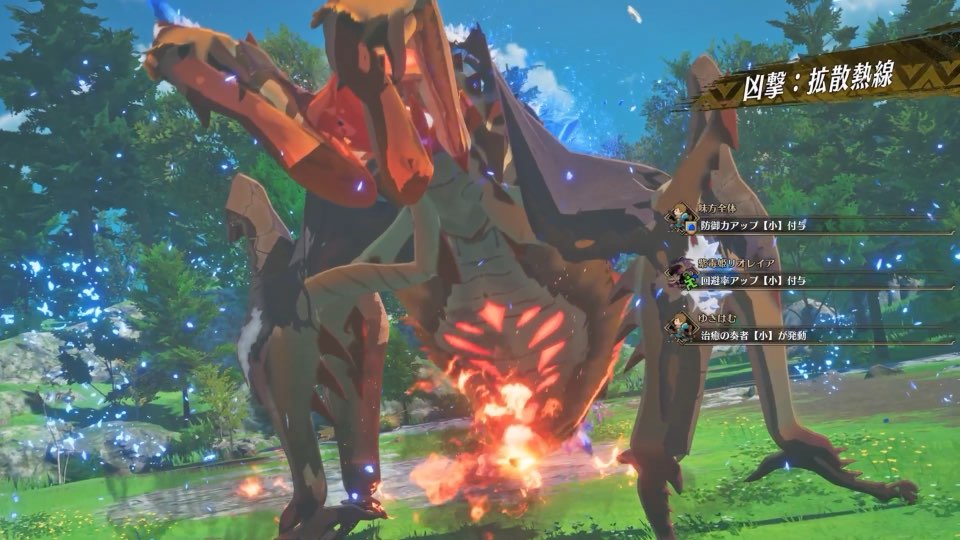This screenshot has width=960, height=540.
Task: Click the 紫毒姫リオレイア portrait icon
Action: tap(683, 269)
